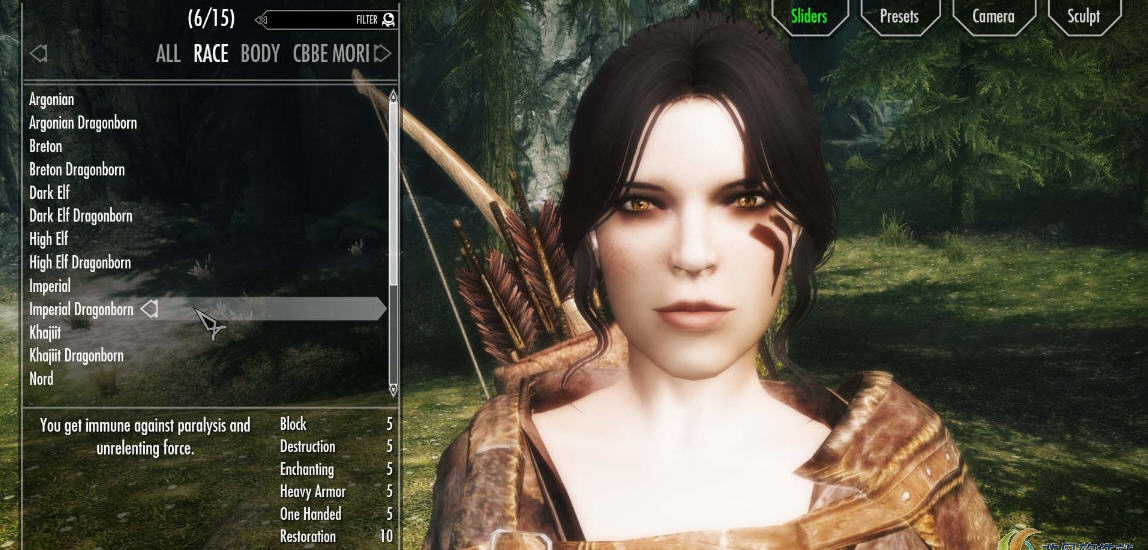Click the scroll-down arrow of race list
Screen dimensions: 1148x550
(x=393, y=389)
